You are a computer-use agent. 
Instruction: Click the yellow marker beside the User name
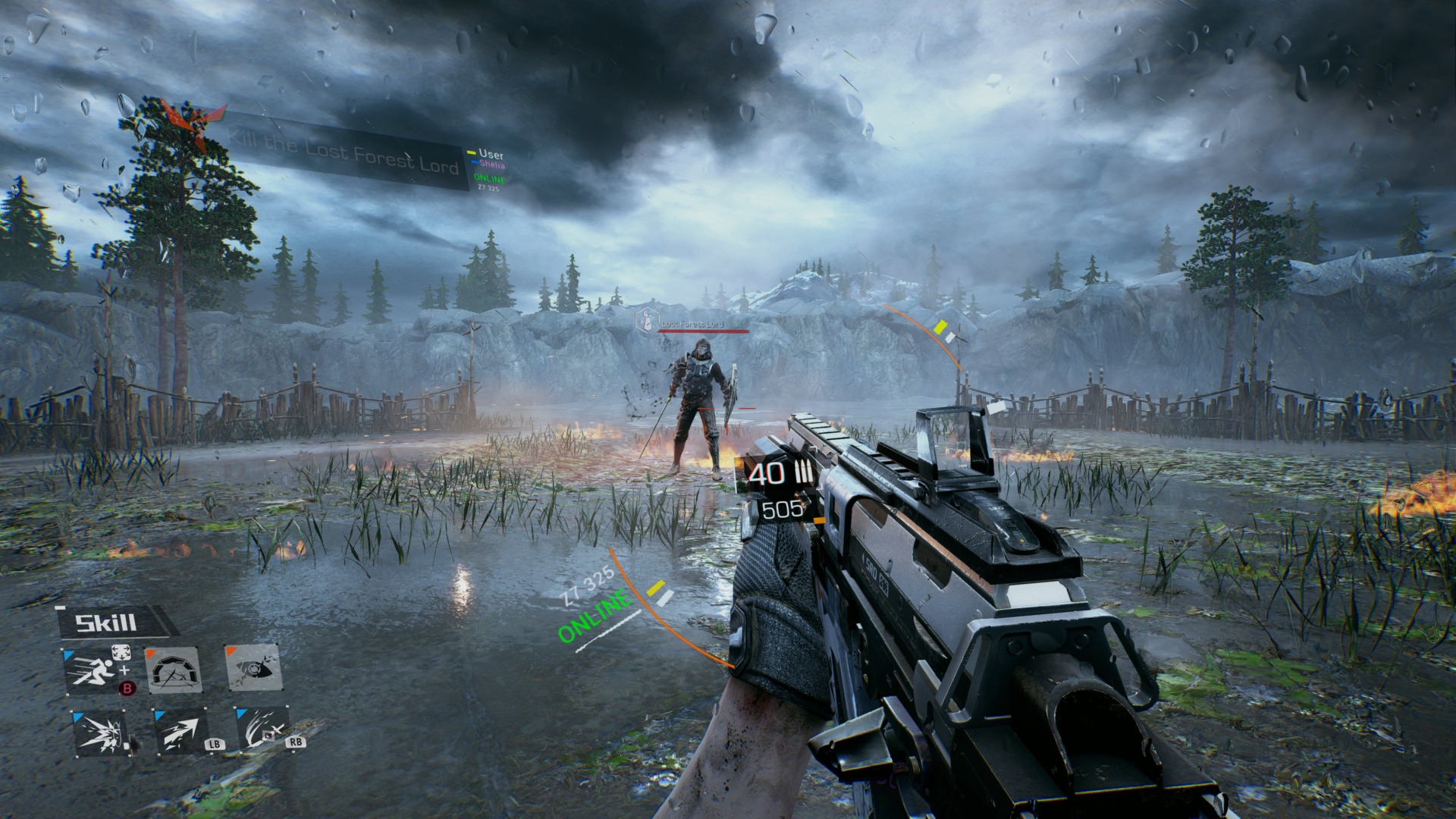472,152
